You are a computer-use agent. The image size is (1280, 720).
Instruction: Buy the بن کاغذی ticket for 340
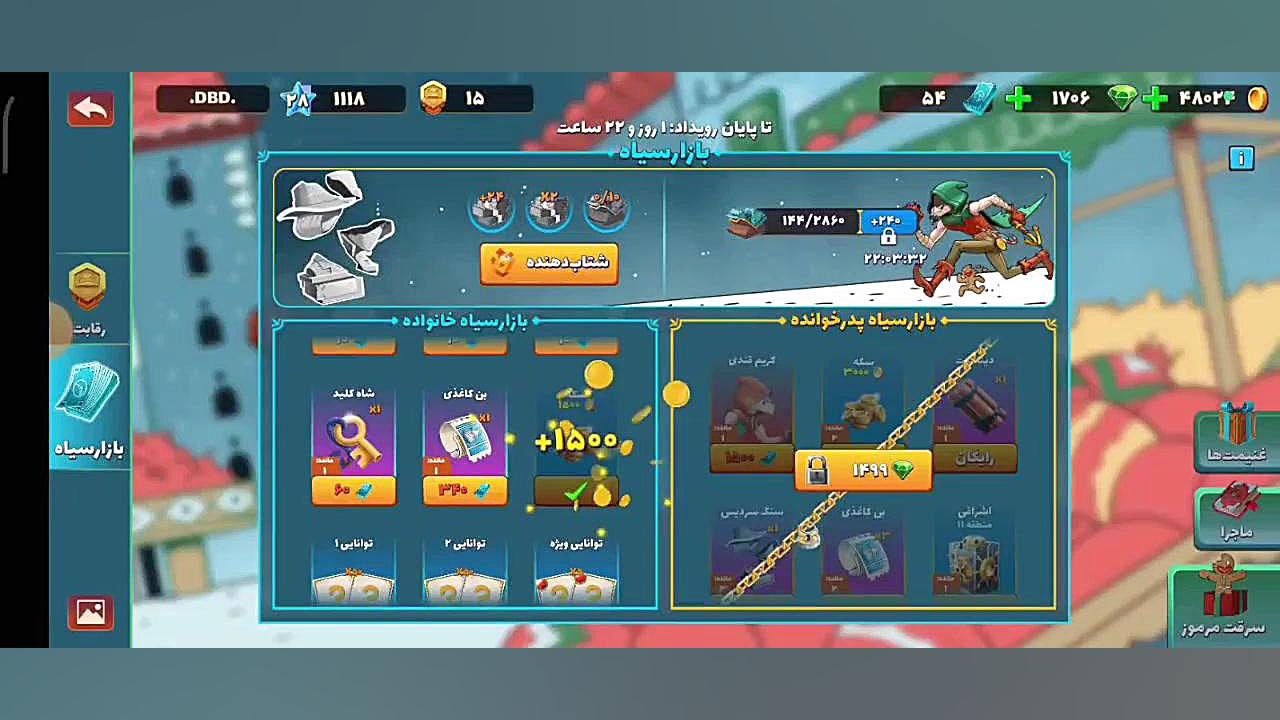pyautogui.click(x=465, y=490)
